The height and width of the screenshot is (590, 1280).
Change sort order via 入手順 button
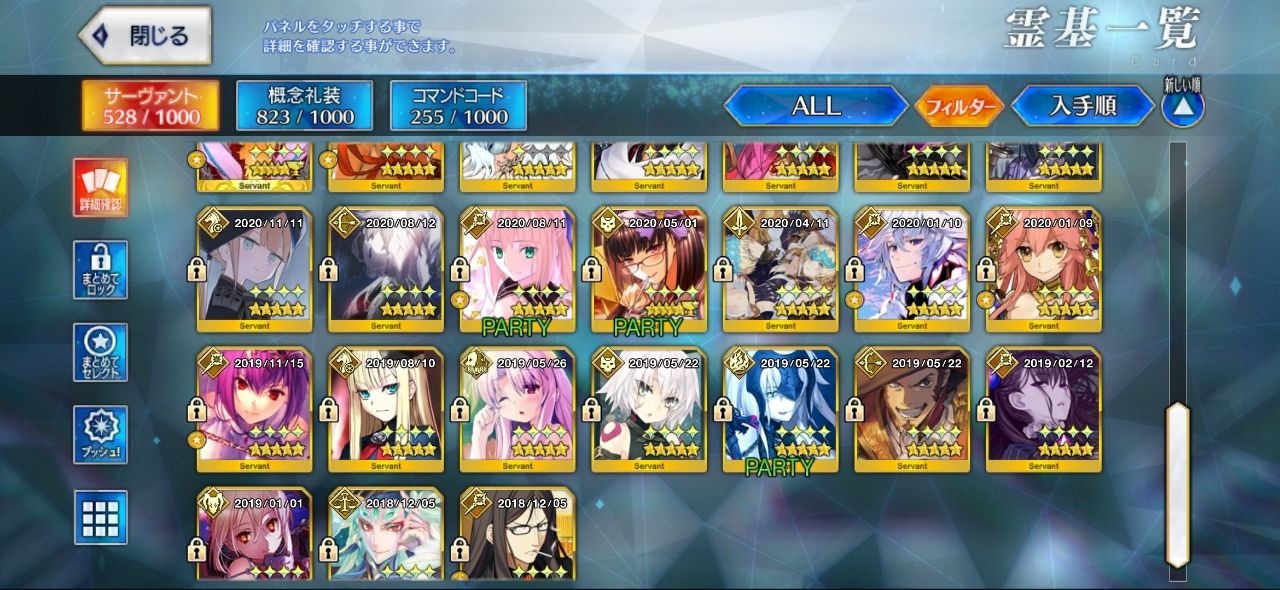coord(1083,106)
